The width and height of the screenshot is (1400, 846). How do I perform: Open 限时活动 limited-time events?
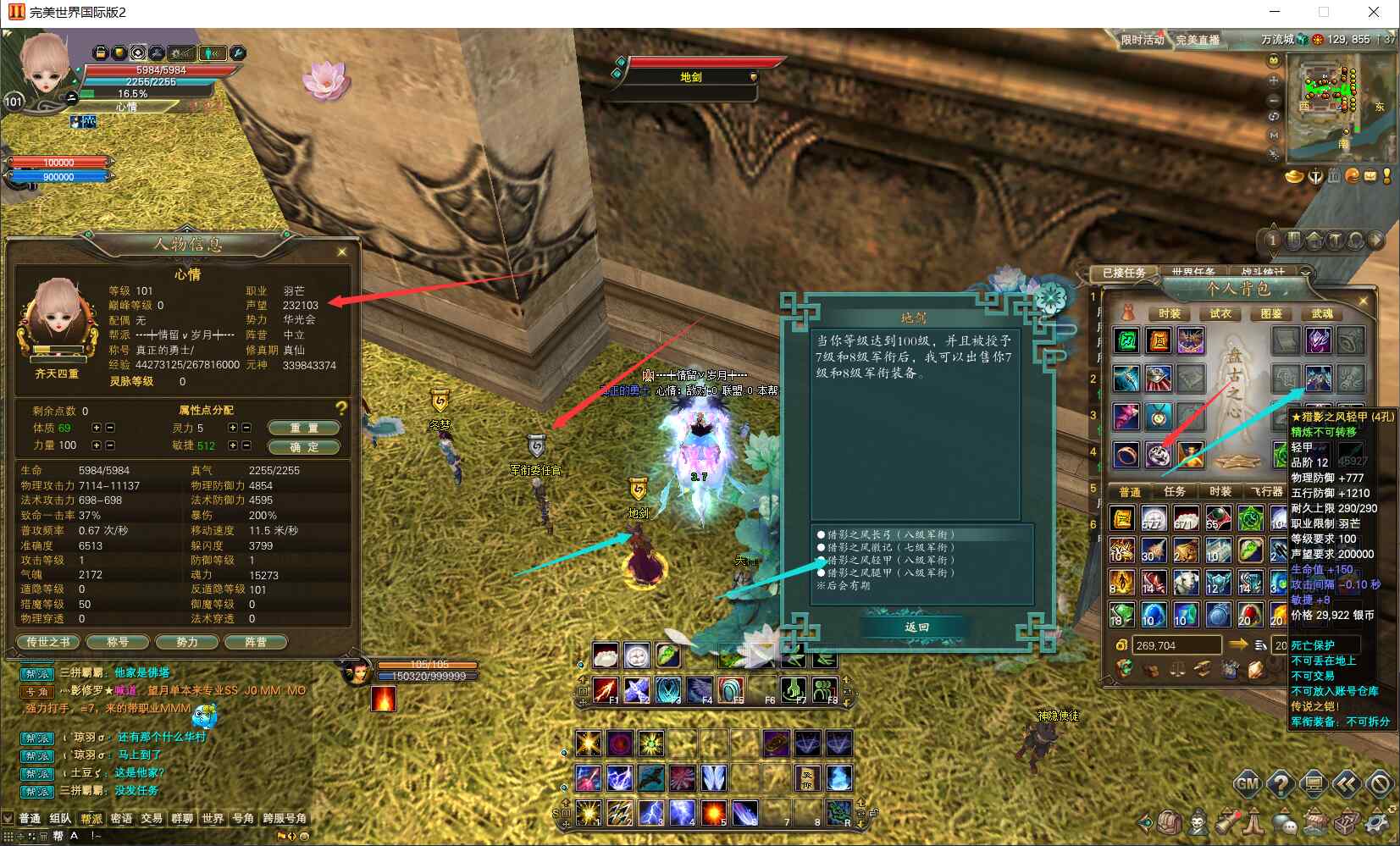click(x=1143, y=40)
